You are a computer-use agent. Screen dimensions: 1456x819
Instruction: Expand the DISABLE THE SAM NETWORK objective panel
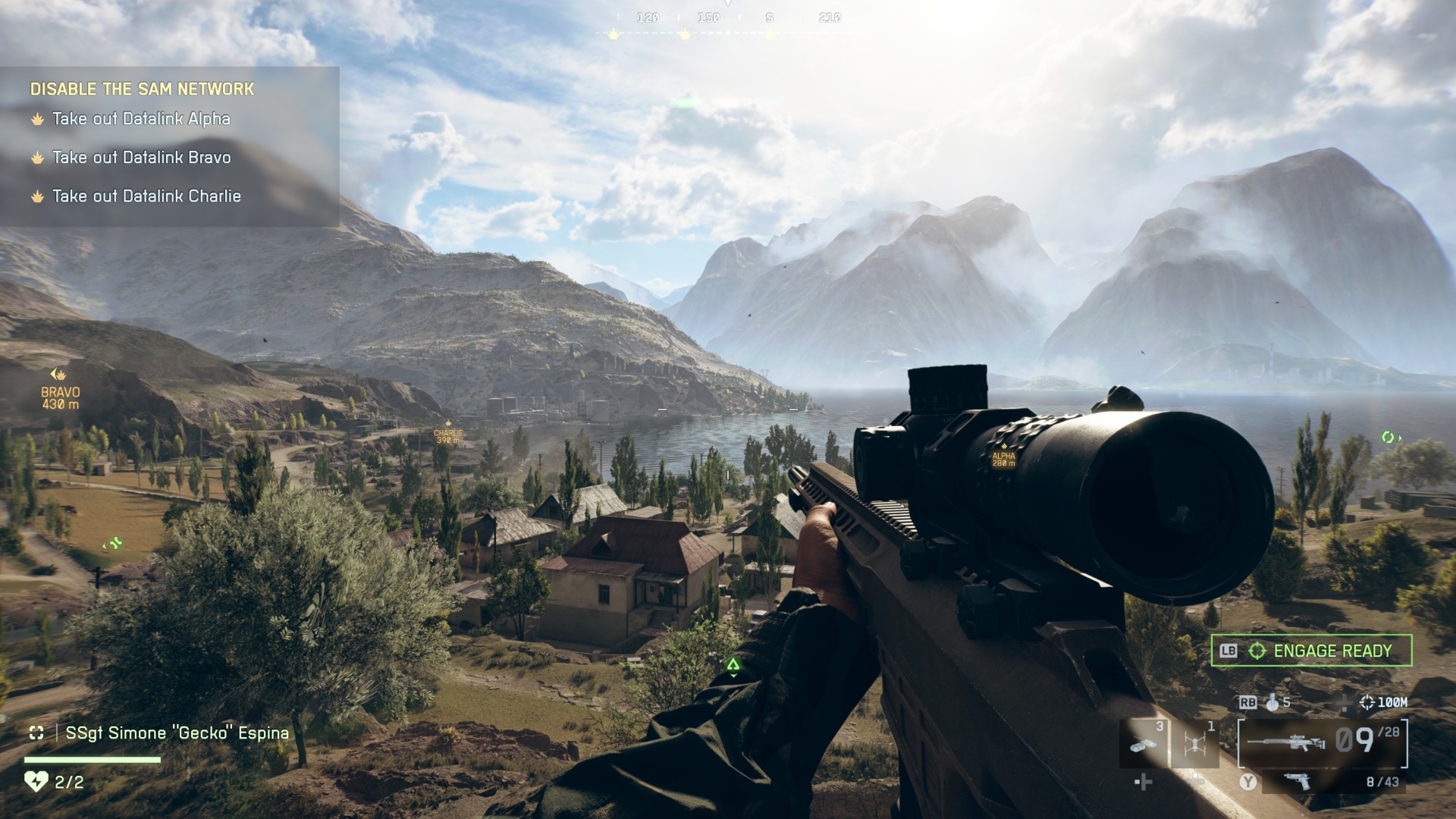(x=141, y=89)
